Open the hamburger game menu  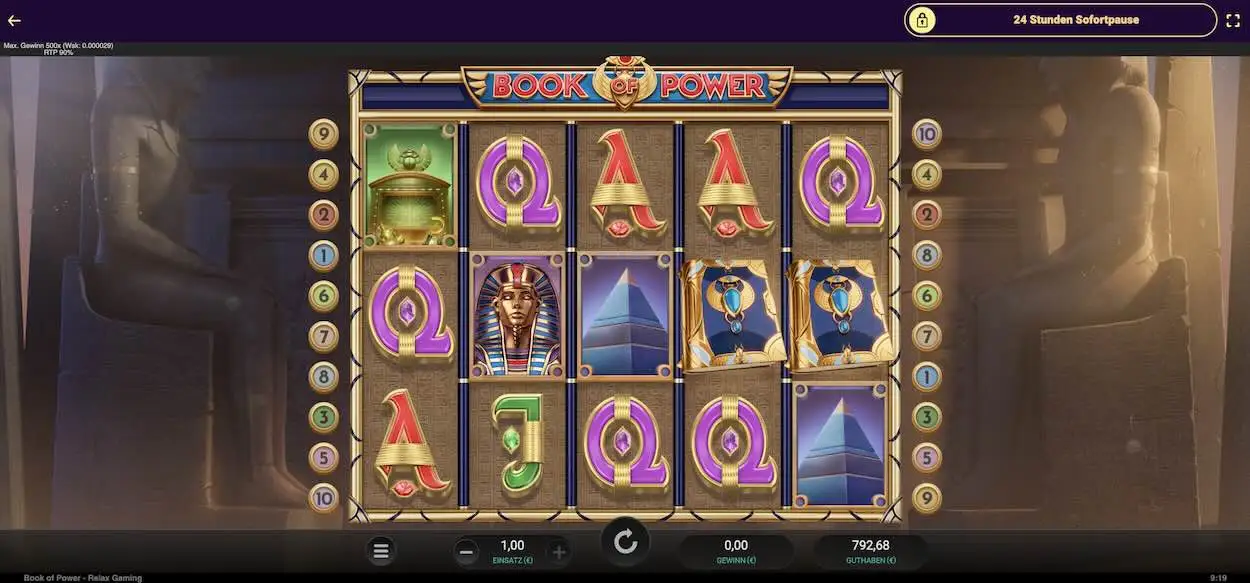tap(381, 550)
